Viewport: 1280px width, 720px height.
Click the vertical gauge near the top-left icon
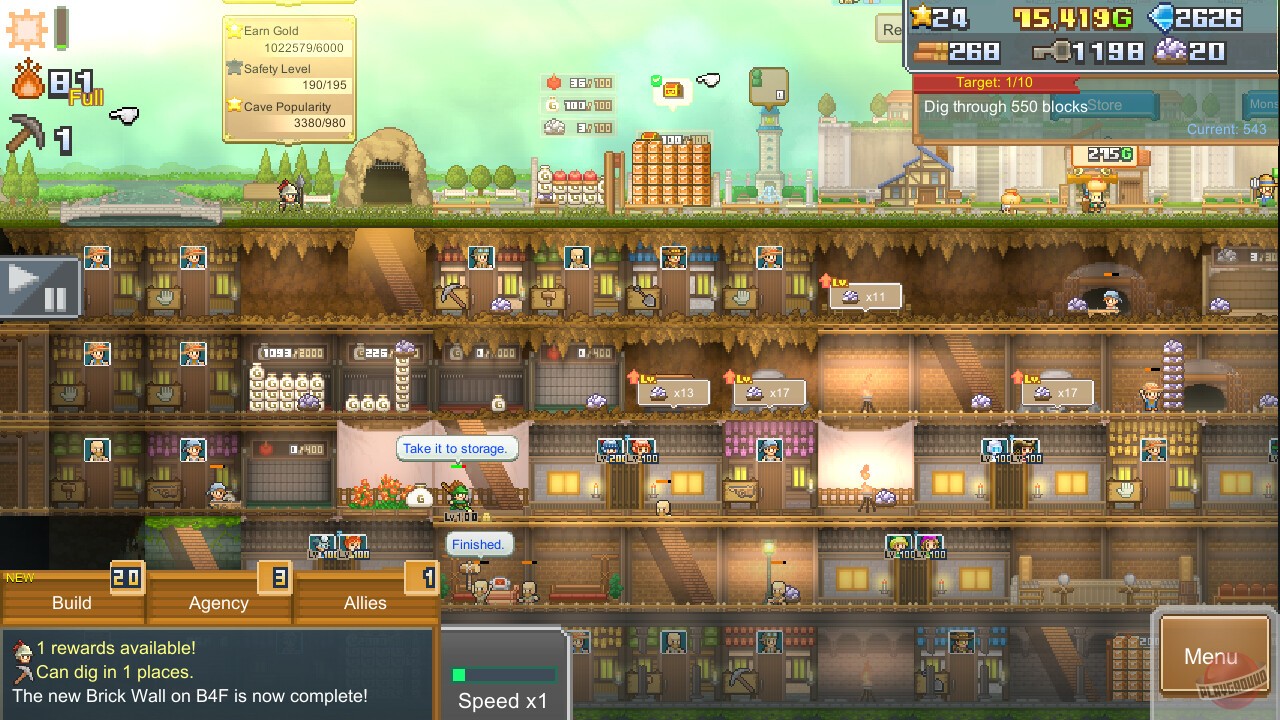[x=62, y=26]
